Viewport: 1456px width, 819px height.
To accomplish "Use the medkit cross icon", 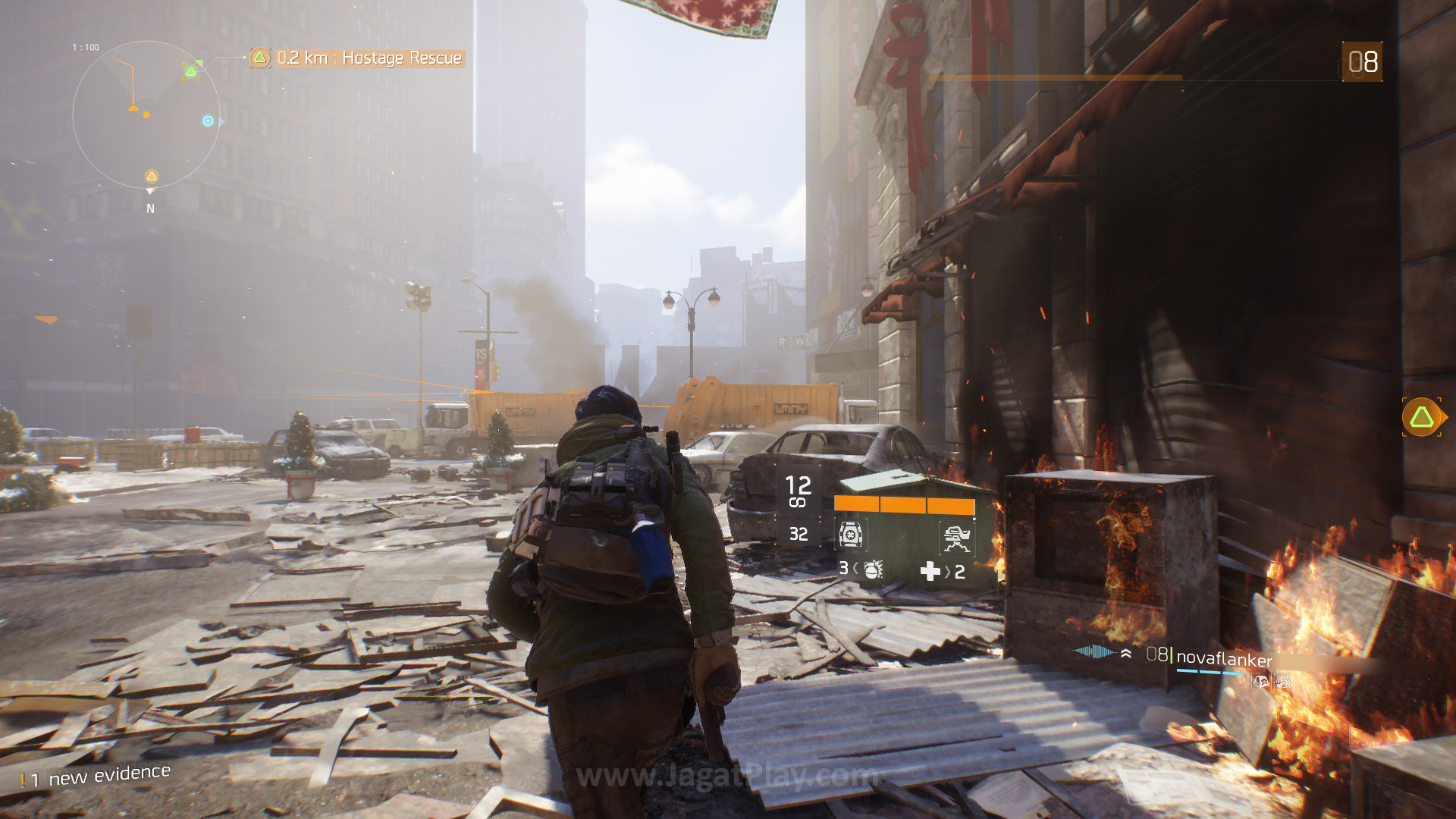I will tap(930, 571).
